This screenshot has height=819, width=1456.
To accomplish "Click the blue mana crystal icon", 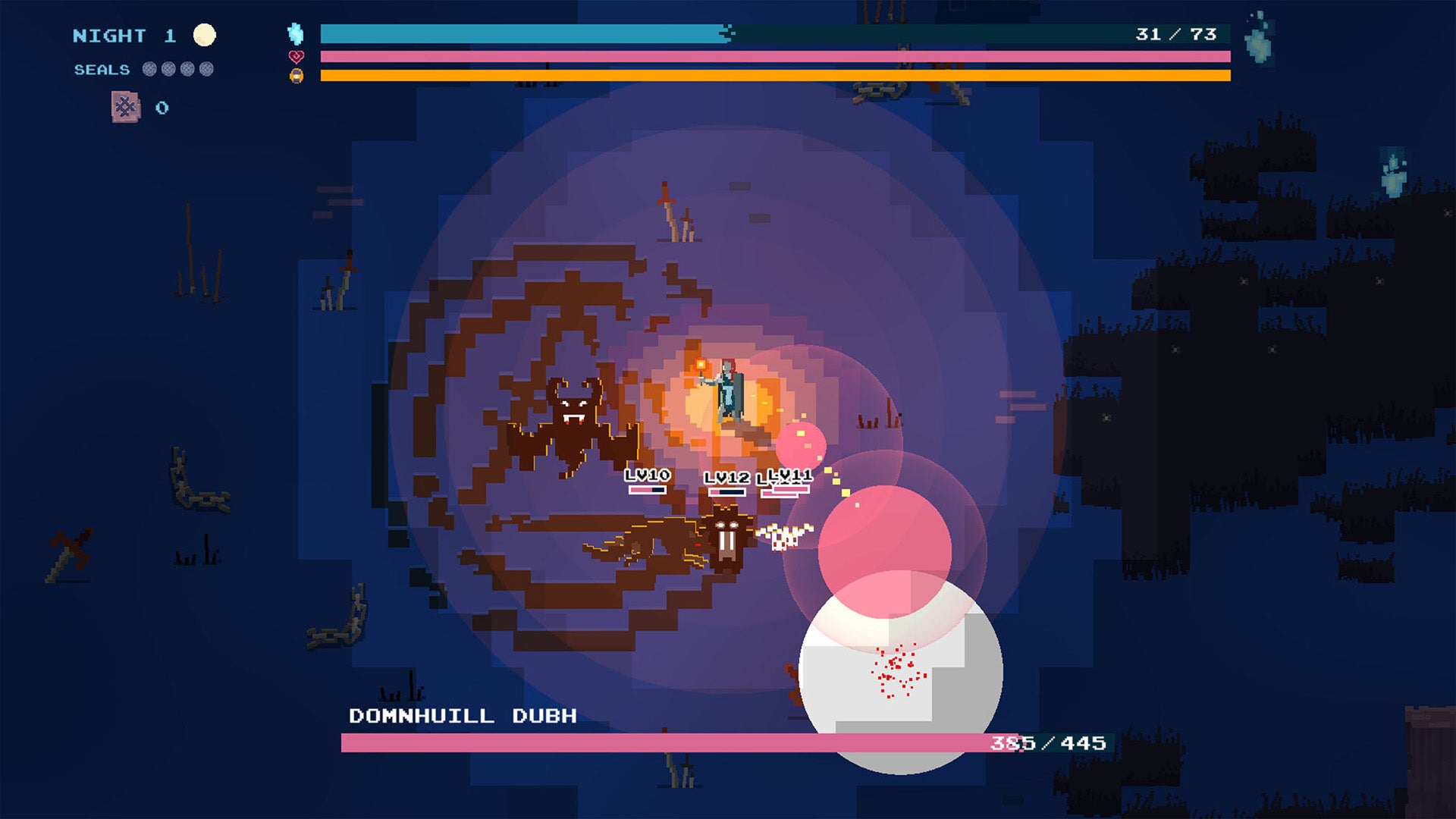I will point(297,33).
